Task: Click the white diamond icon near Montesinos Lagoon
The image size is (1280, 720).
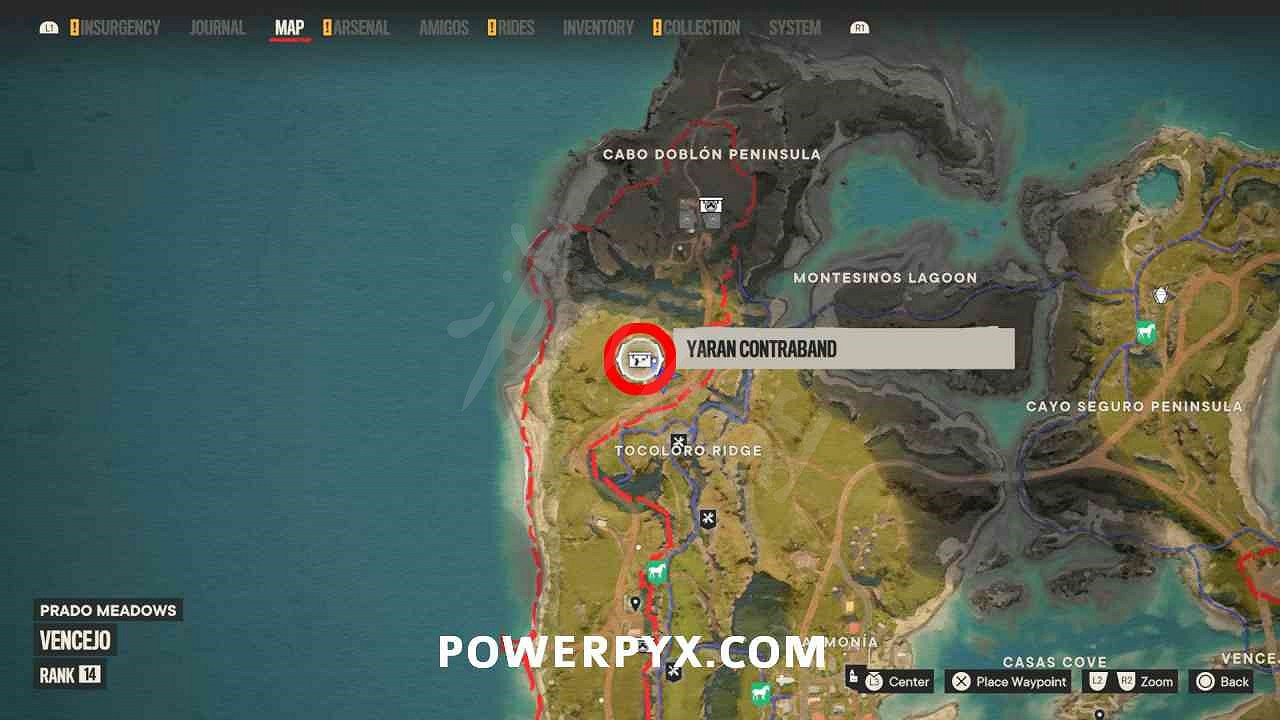Action: click(x=1160, y=296)
